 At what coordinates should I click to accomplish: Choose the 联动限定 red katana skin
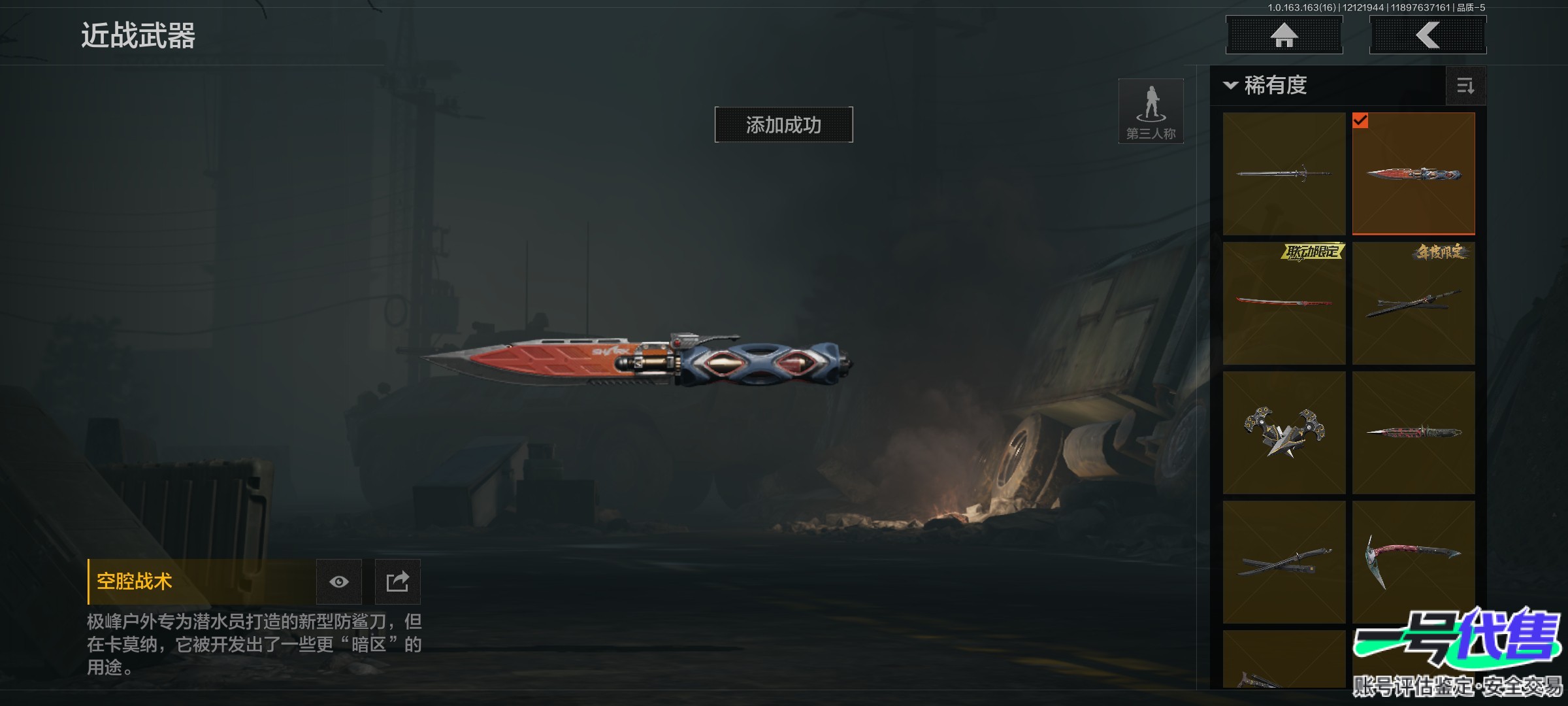coord(1284,303)
